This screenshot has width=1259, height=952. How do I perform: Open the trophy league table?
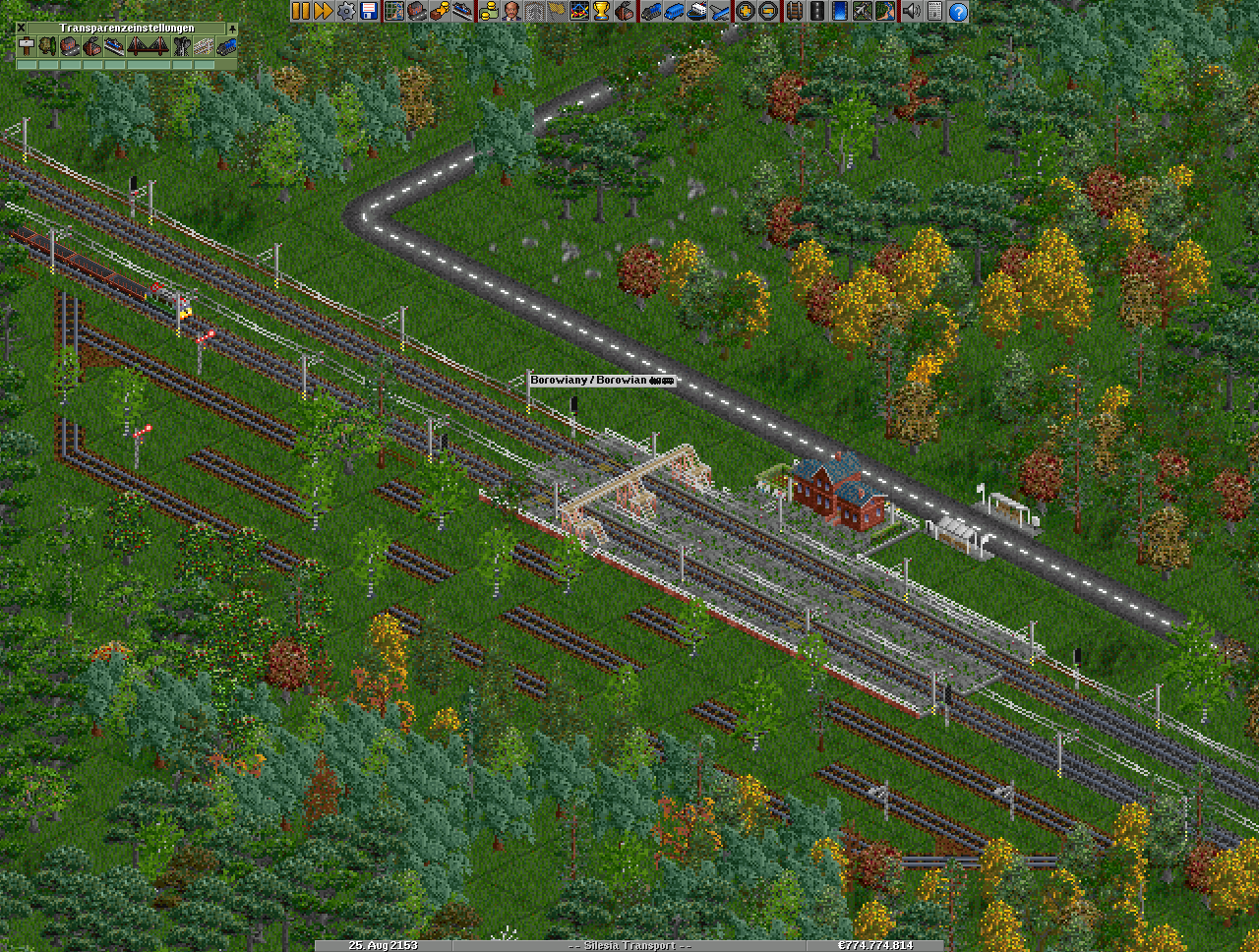(601, 12)
